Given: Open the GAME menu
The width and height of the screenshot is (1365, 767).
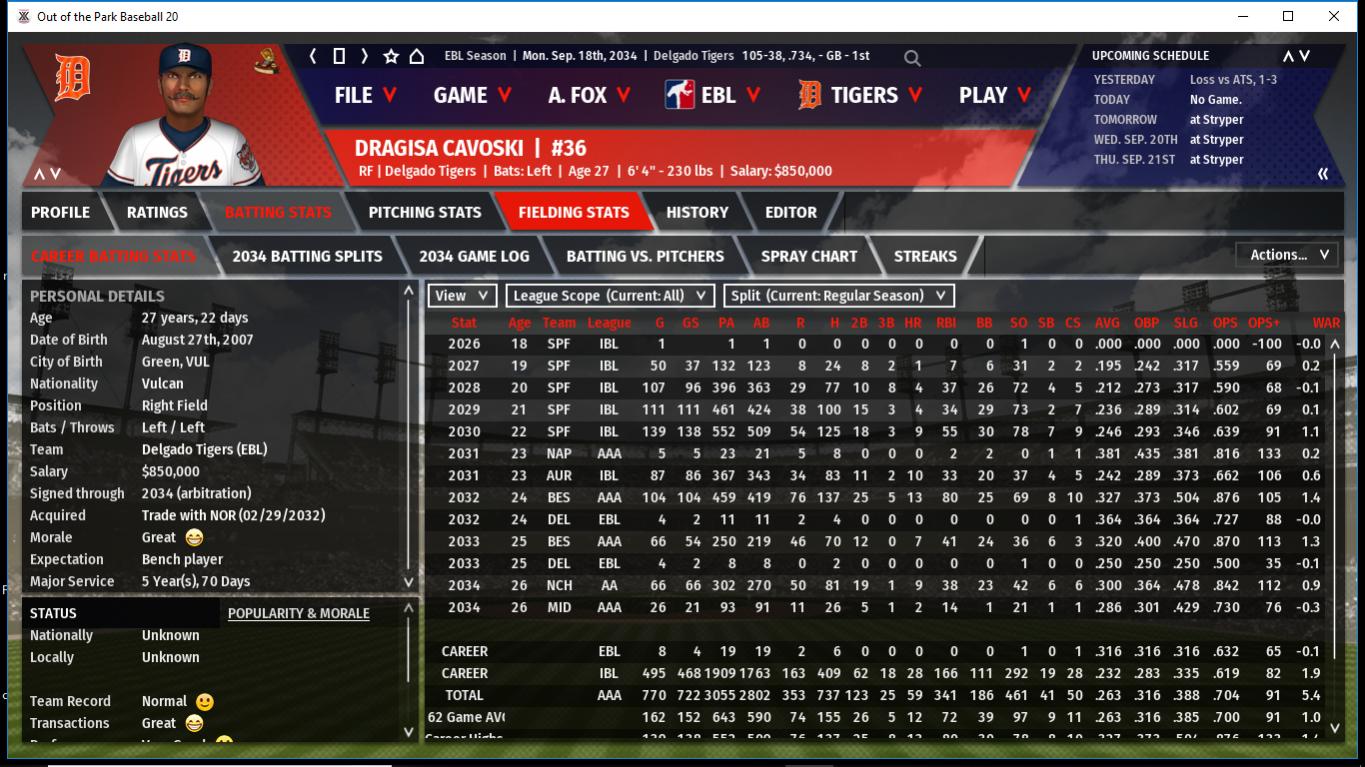Looking at the screenshot, I should pos(472,95).
